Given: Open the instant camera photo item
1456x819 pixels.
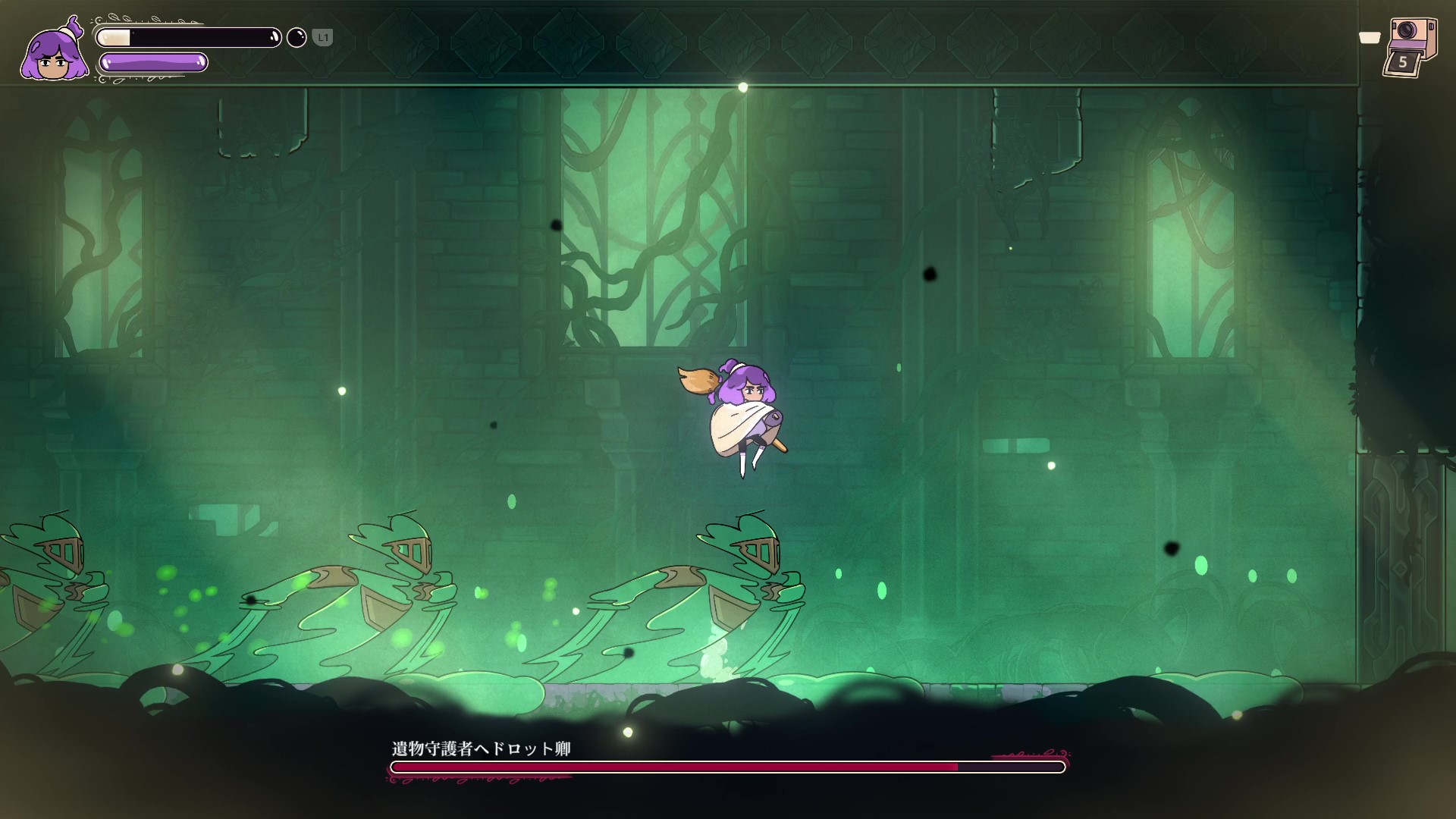Looking at the screenshot, I should coord(1410,47).
